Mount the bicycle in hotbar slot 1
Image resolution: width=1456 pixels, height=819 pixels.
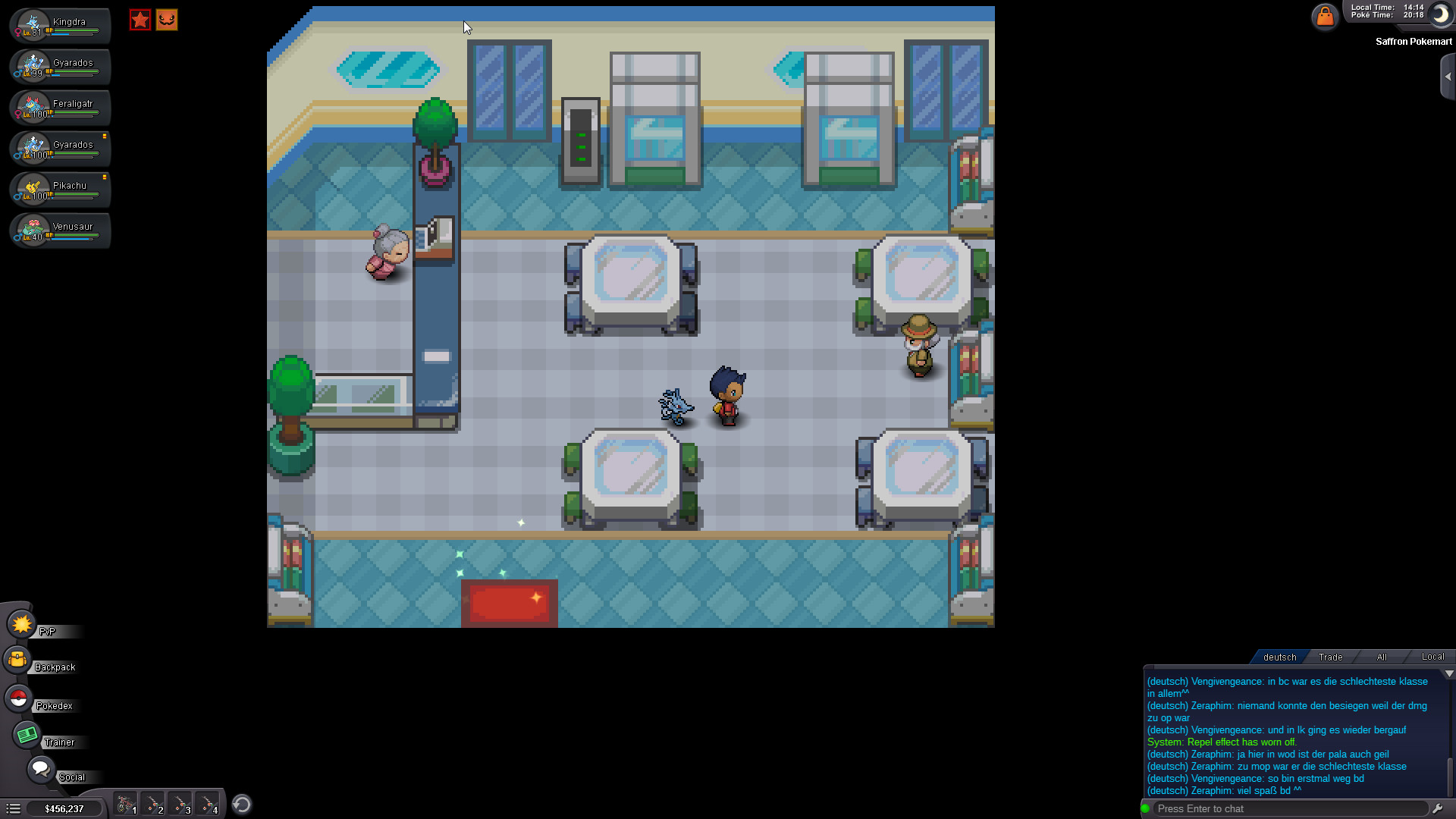click(x=125, y=802)
